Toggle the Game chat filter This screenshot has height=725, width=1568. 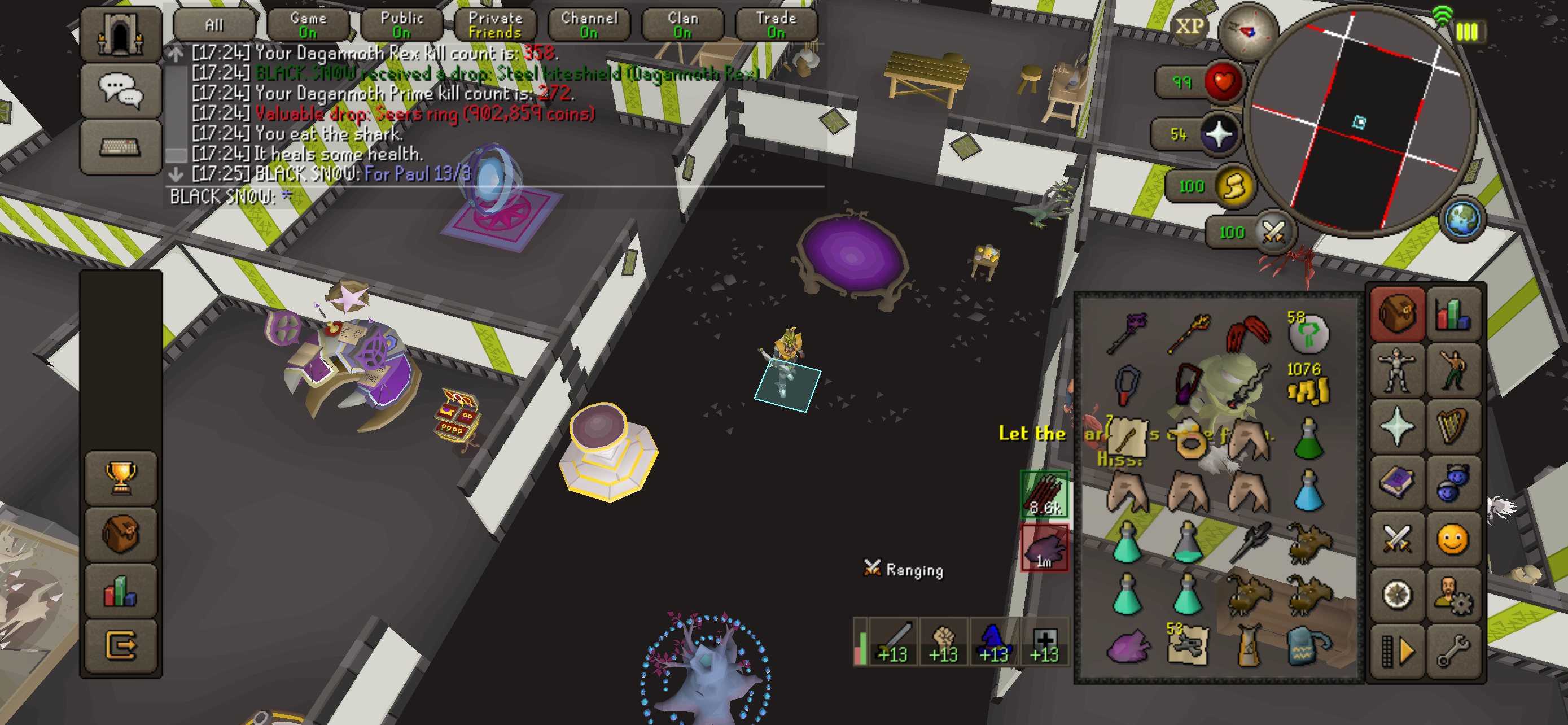[308, 25]
